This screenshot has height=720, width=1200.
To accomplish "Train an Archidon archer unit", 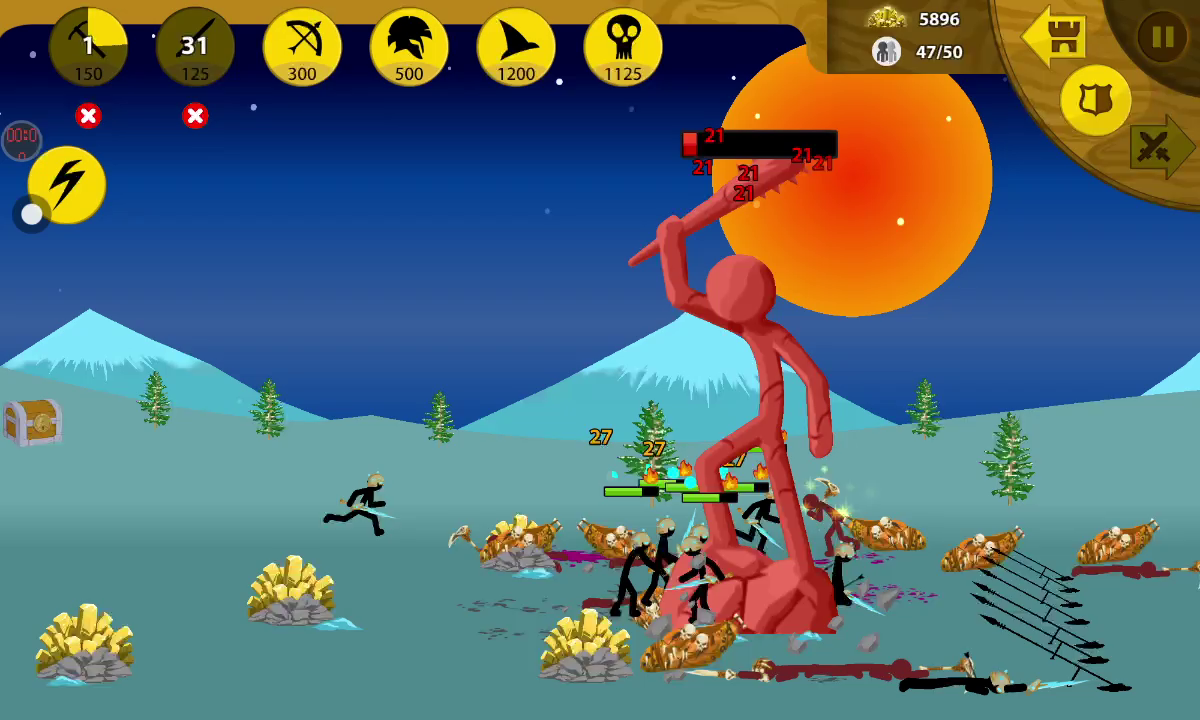I will (302, 47).
